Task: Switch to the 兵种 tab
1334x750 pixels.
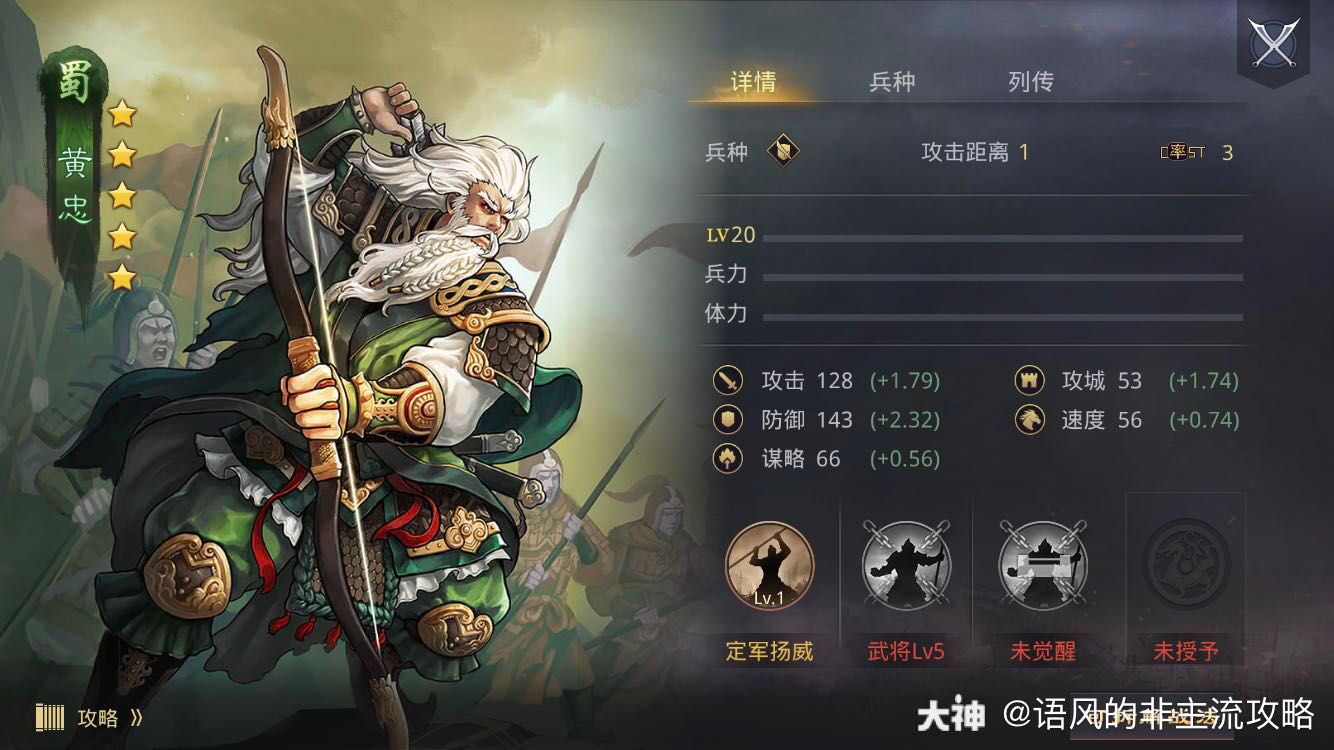Action: [891, 83]
